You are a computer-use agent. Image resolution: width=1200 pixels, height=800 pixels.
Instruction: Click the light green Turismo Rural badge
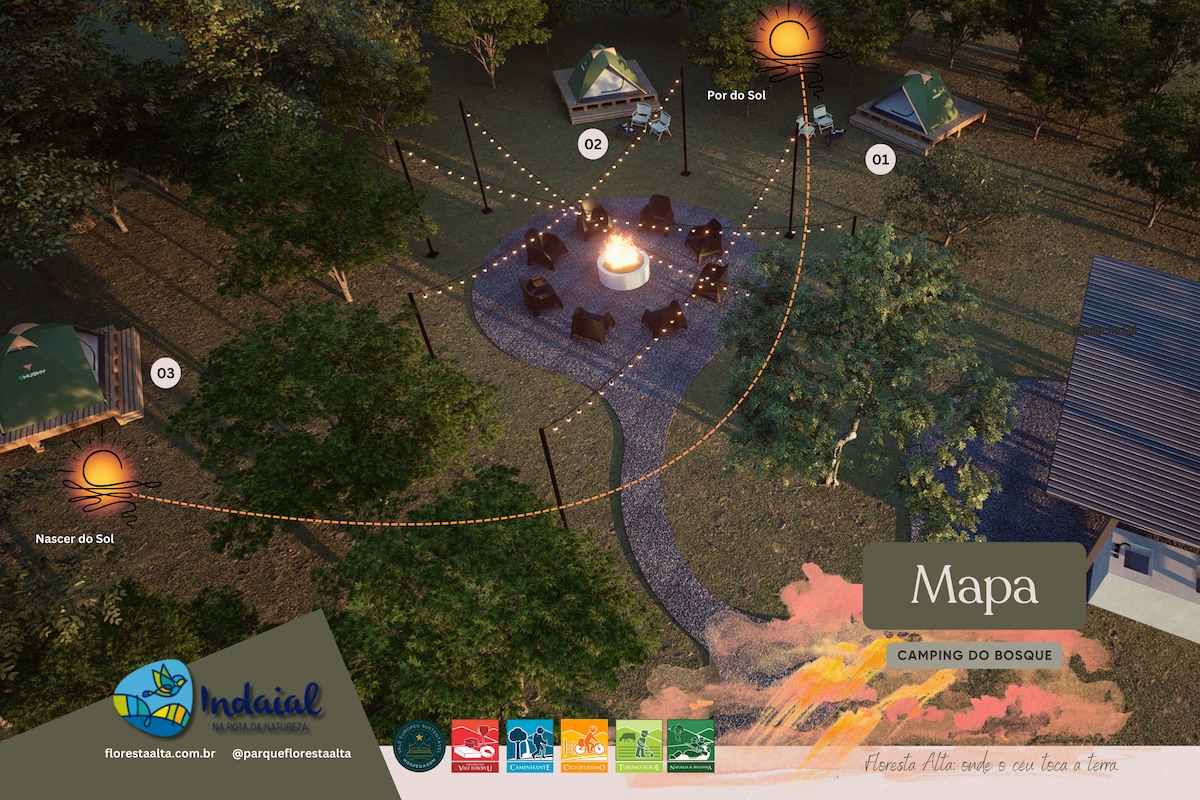click(638, 746)
